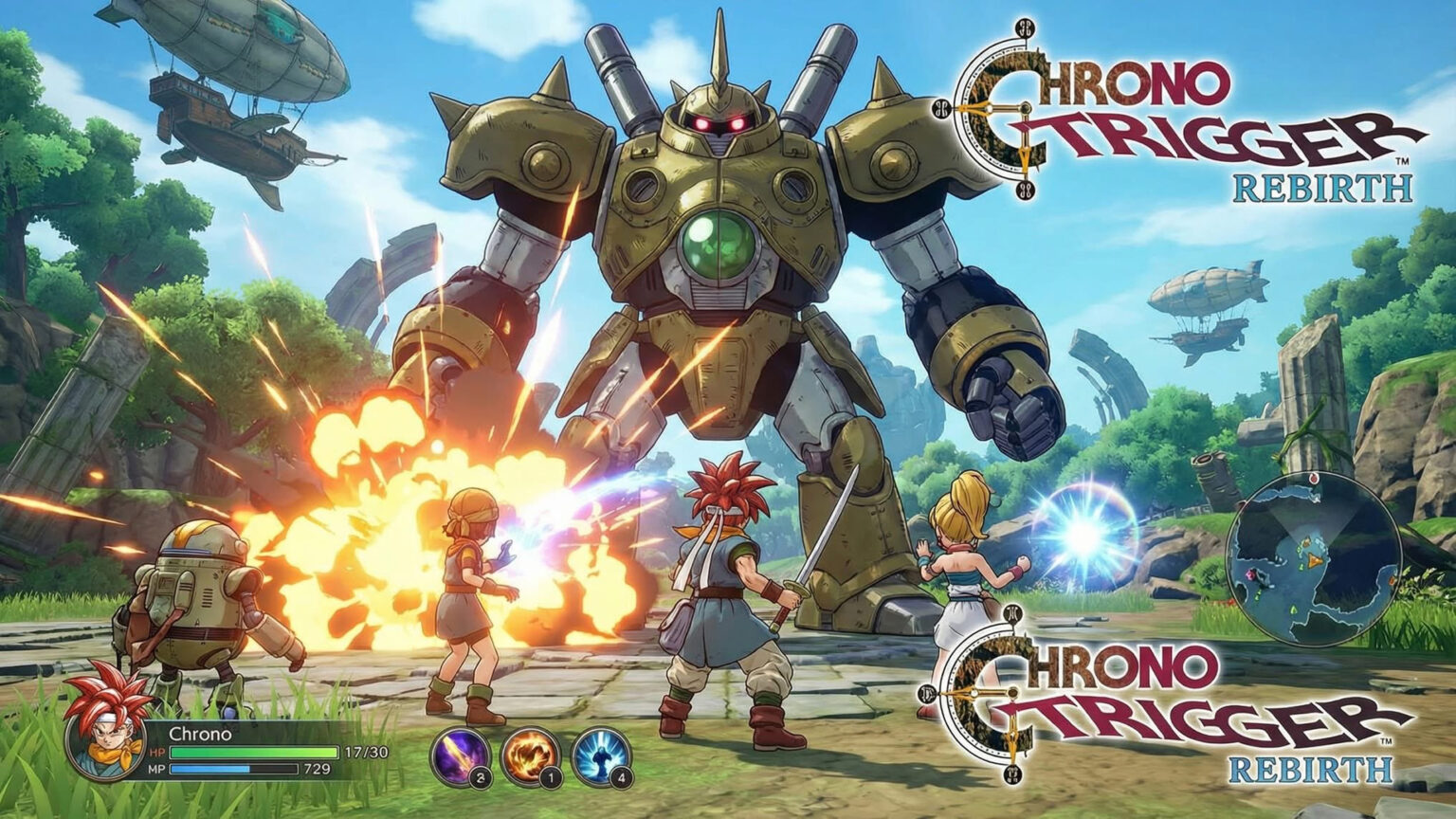Screen dimensions: 1456x819
Task: Click the charge counter on the fire ability
Action: click(550, 777)
